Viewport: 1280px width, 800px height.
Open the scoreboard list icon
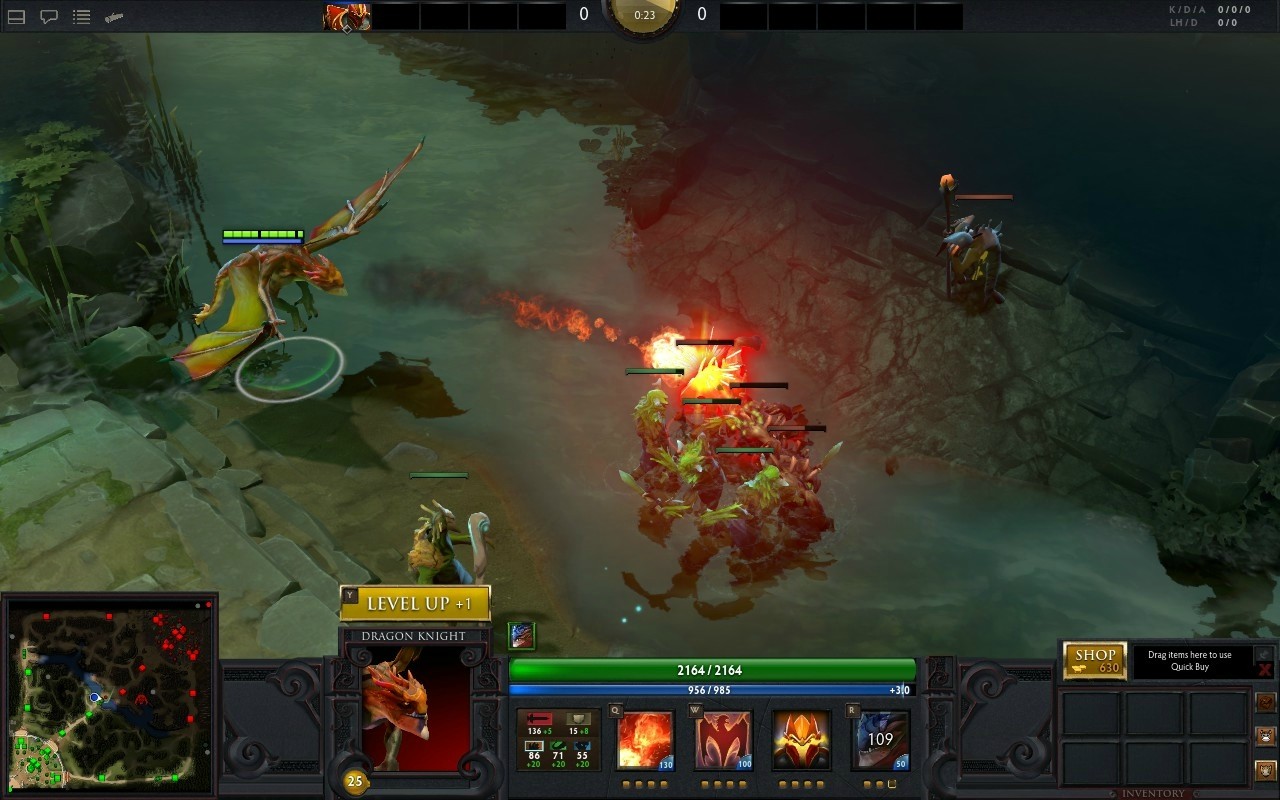82,17
